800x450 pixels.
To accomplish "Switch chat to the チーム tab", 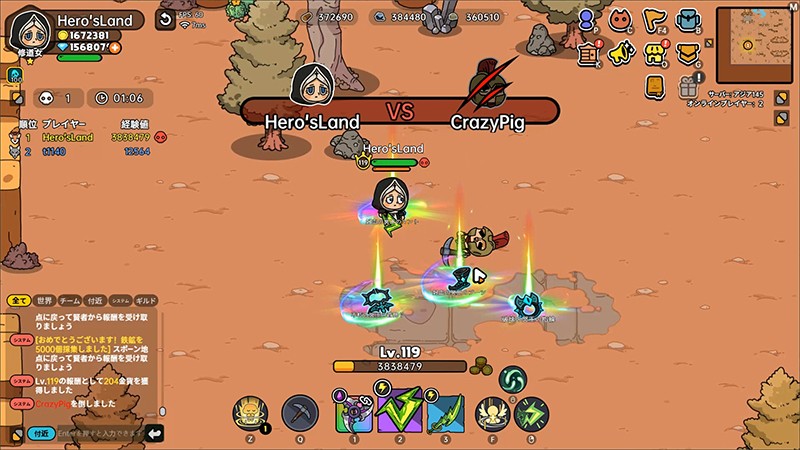I will [70, 300].
